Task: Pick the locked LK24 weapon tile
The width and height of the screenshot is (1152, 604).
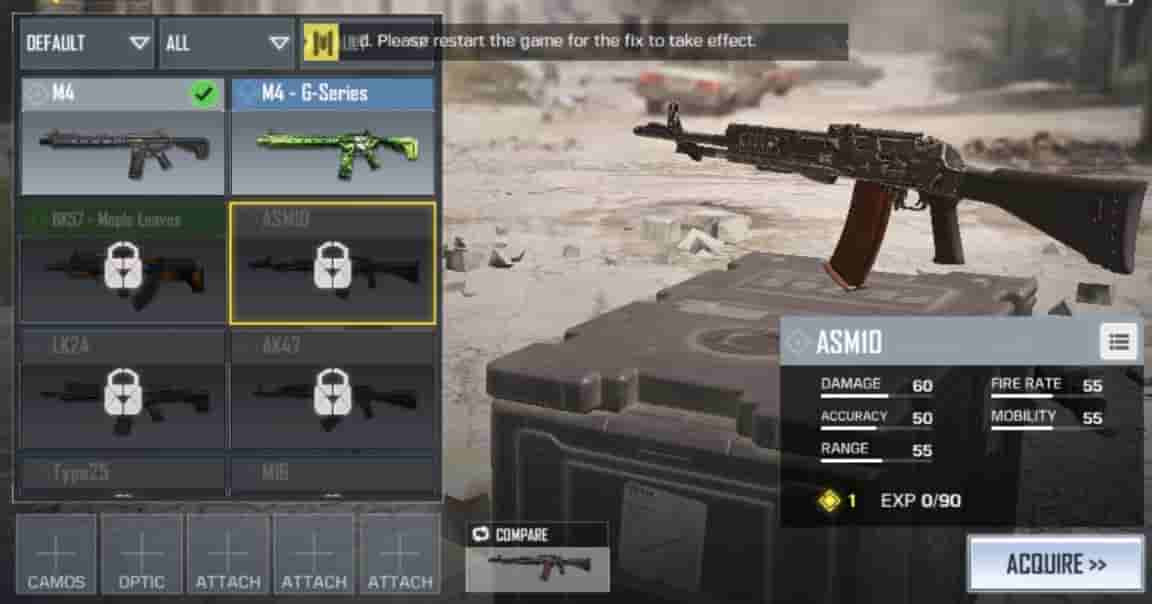Action: tap(123, 391)
